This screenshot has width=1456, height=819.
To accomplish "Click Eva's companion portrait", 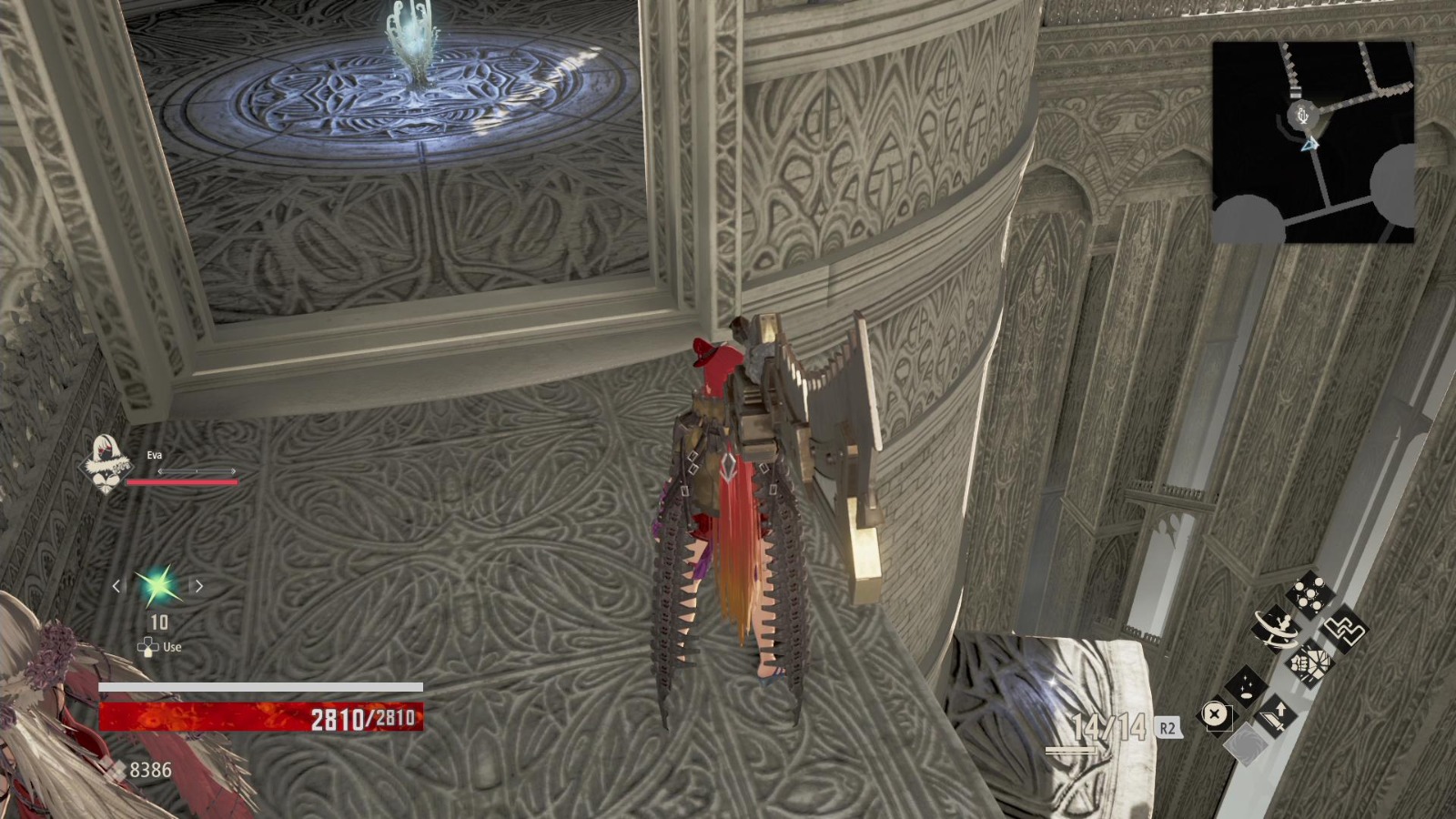I will (x=107, y=462).
